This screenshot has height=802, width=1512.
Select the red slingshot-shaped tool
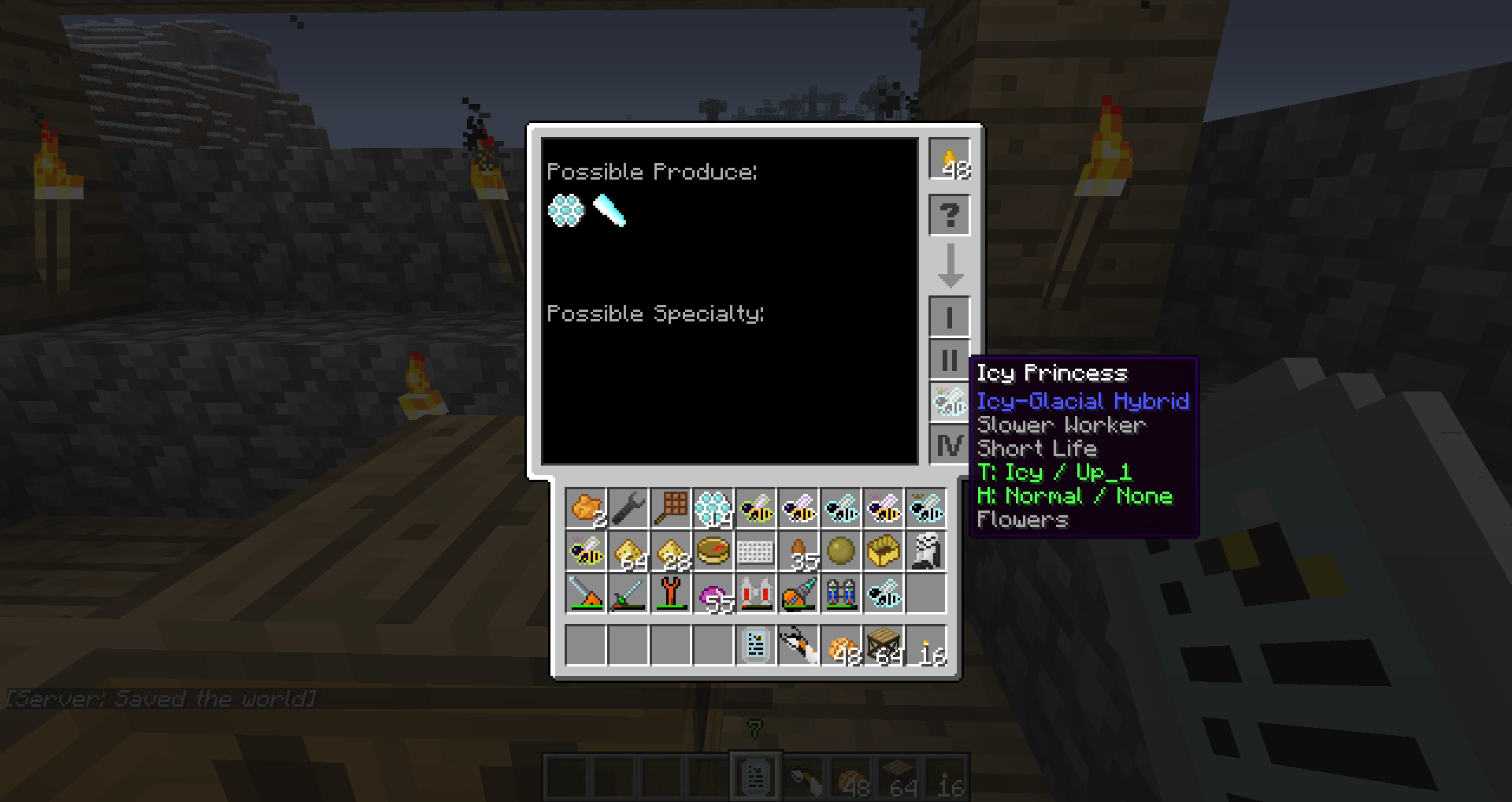click(671, 594)
